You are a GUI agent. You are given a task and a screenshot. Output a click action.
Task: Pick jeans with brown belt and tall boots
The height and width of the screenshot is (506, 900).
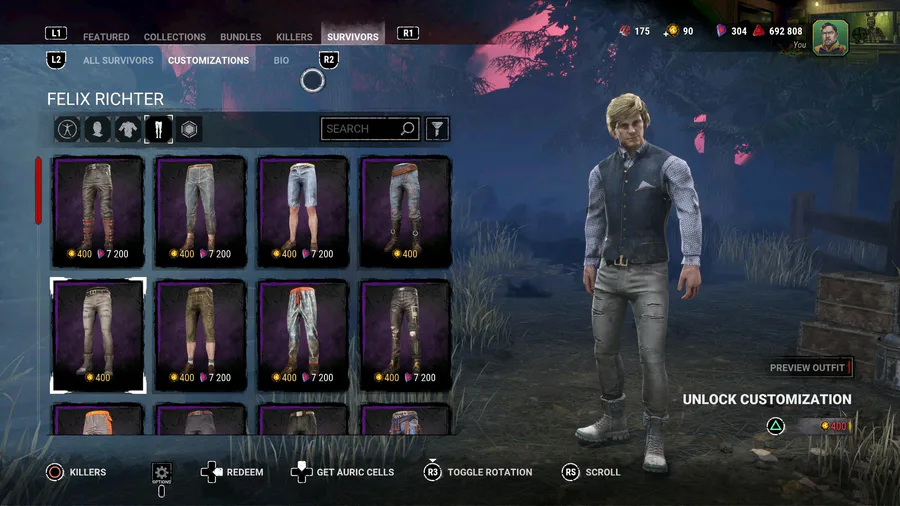point(405,211)
